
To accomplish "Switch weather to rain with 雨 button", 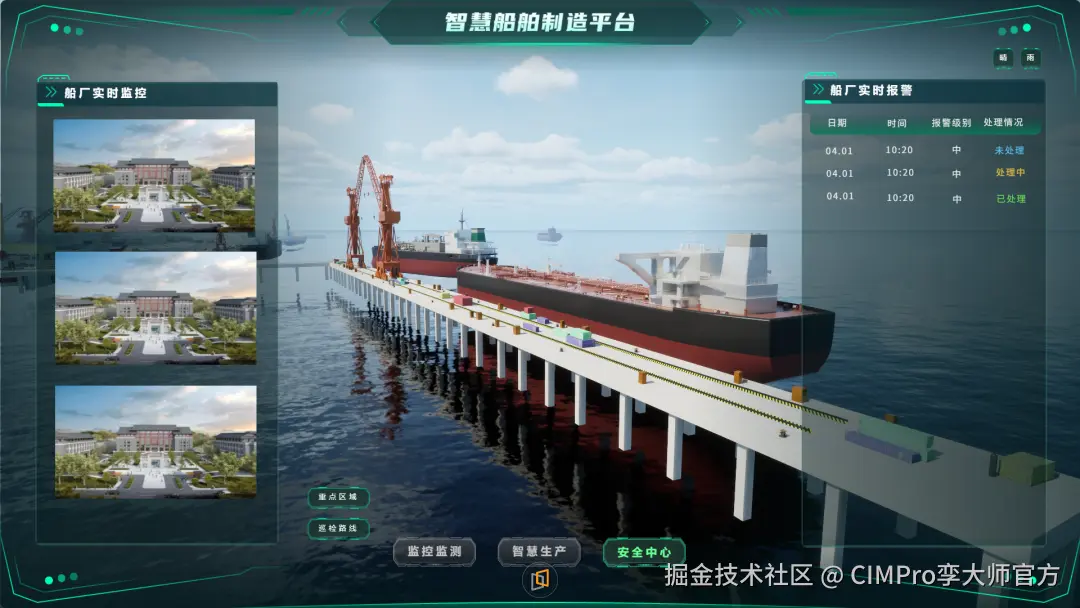I will click(x=1030, y=58).
